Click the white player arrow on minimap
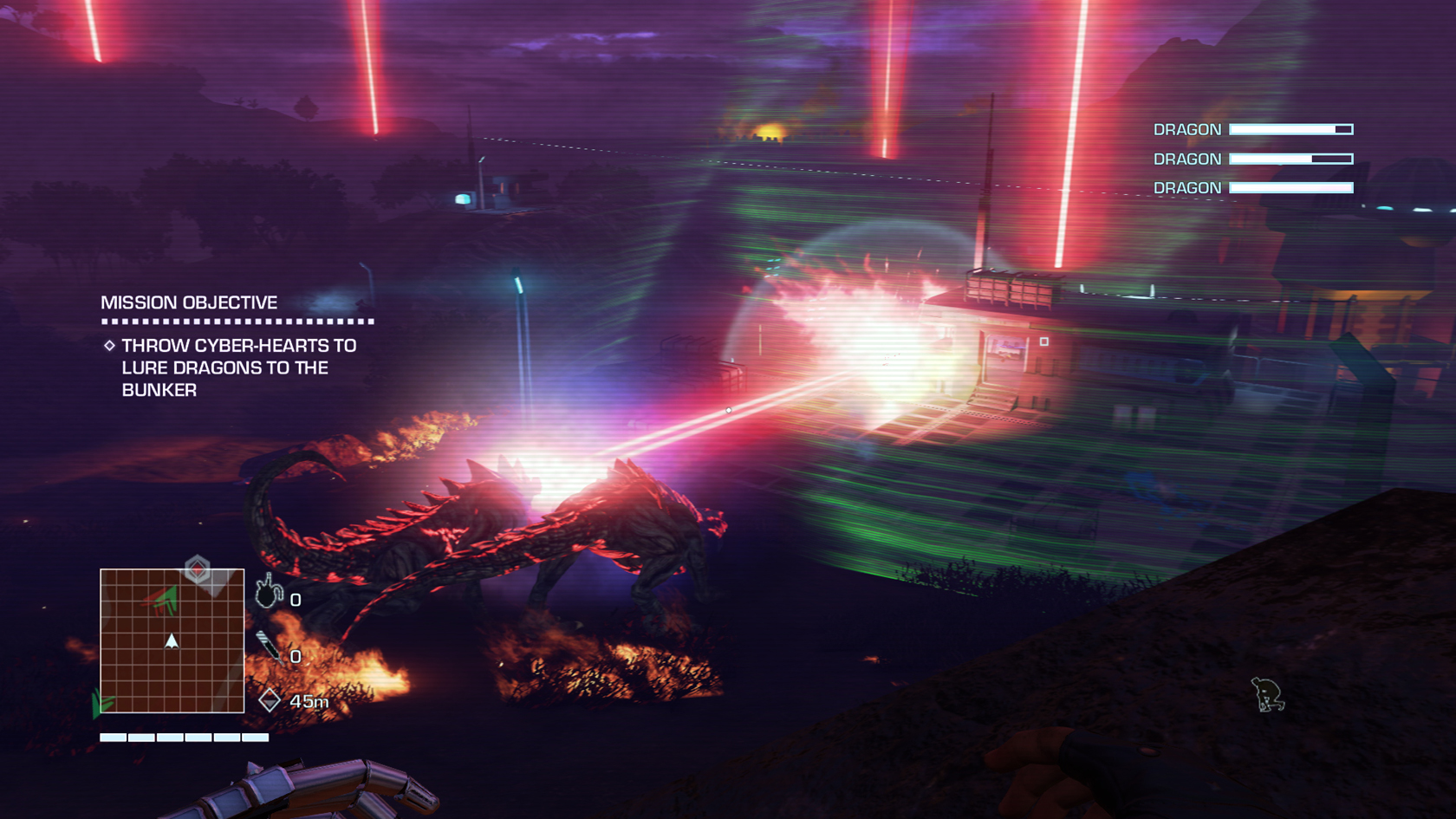 pos(172,641)
